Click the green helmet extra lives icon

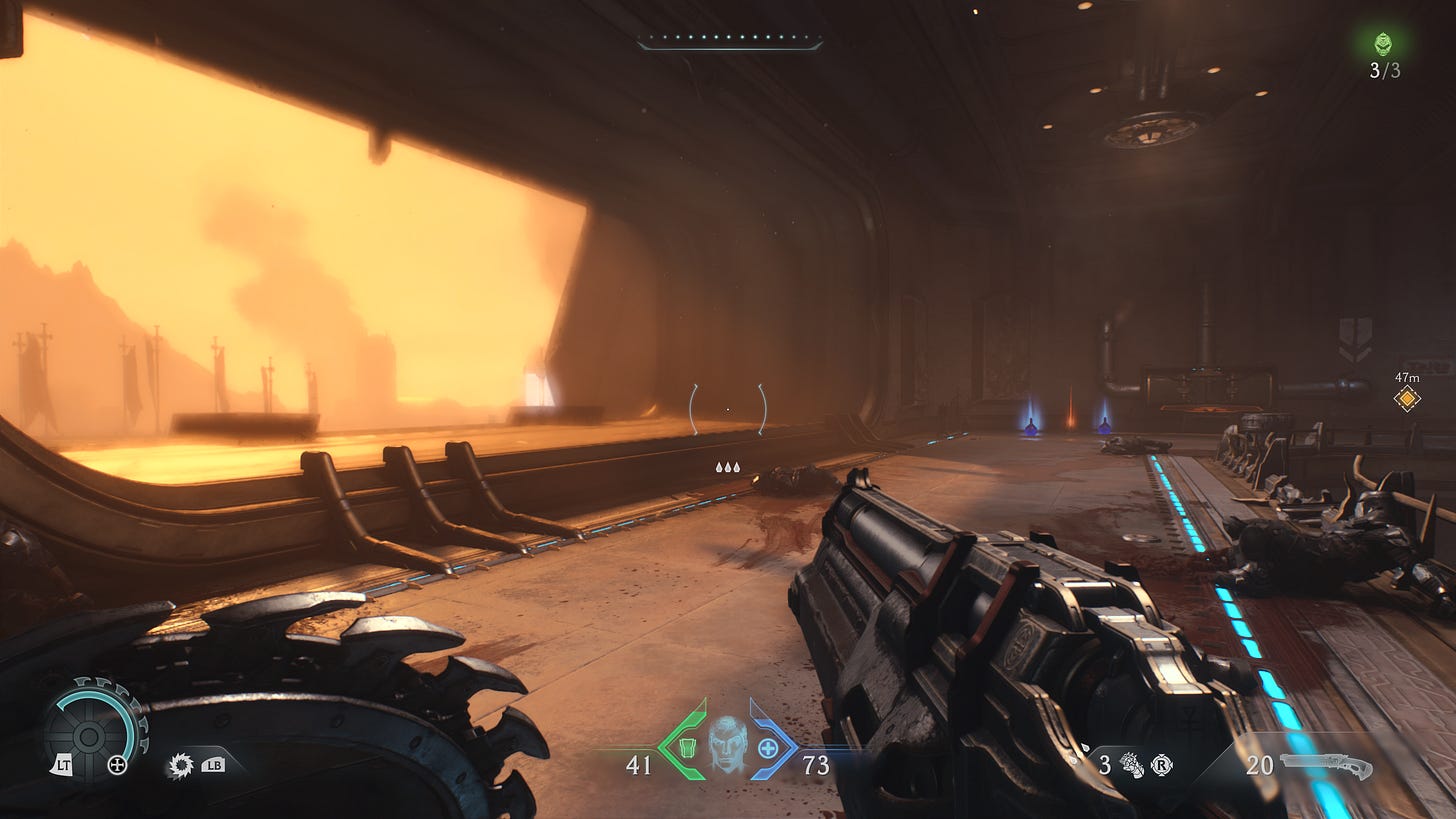click(x=1384, y=43)
